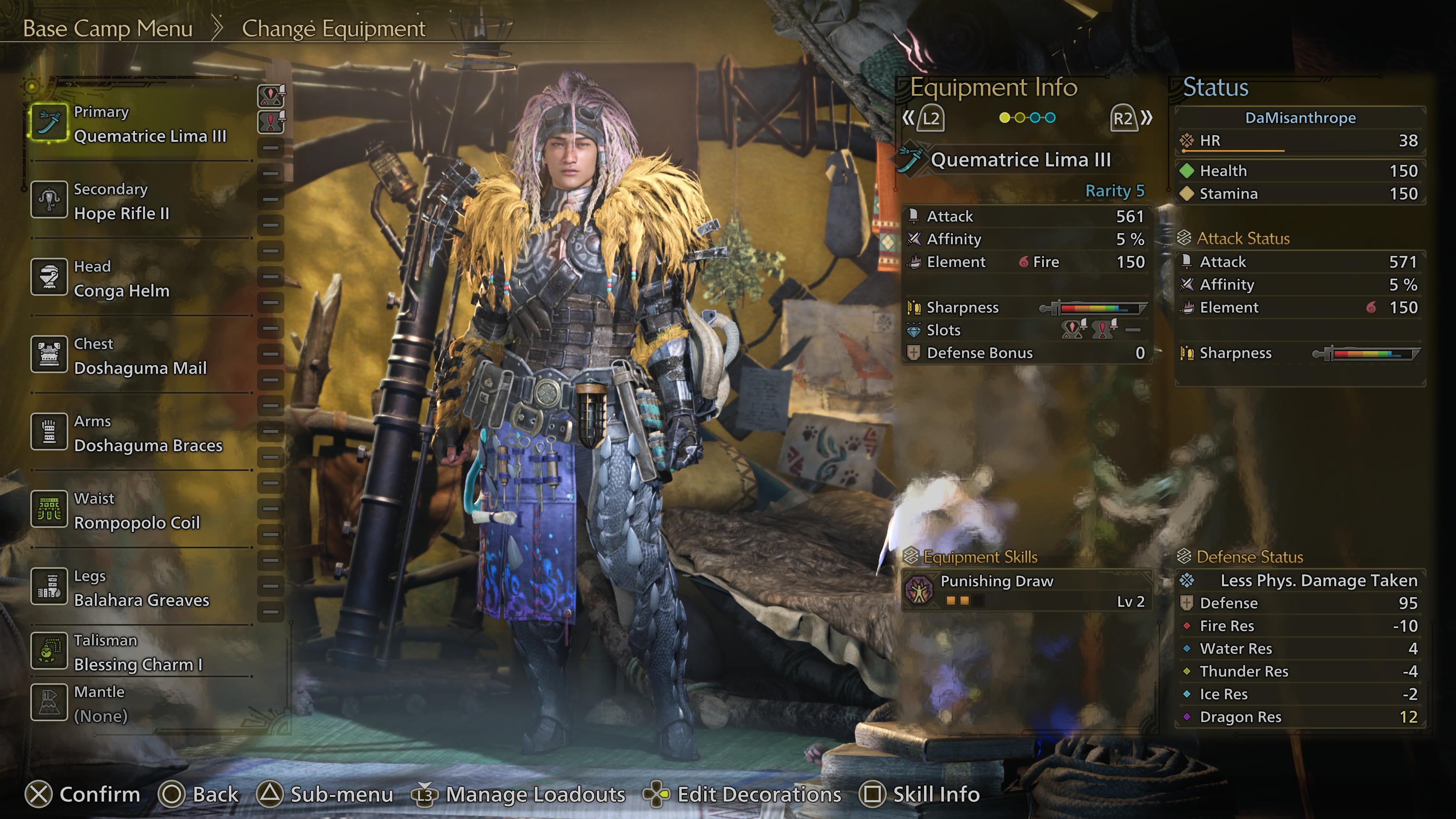Show Skill Info
Viewport: 1456px width, 819px height.
[919, 794]
